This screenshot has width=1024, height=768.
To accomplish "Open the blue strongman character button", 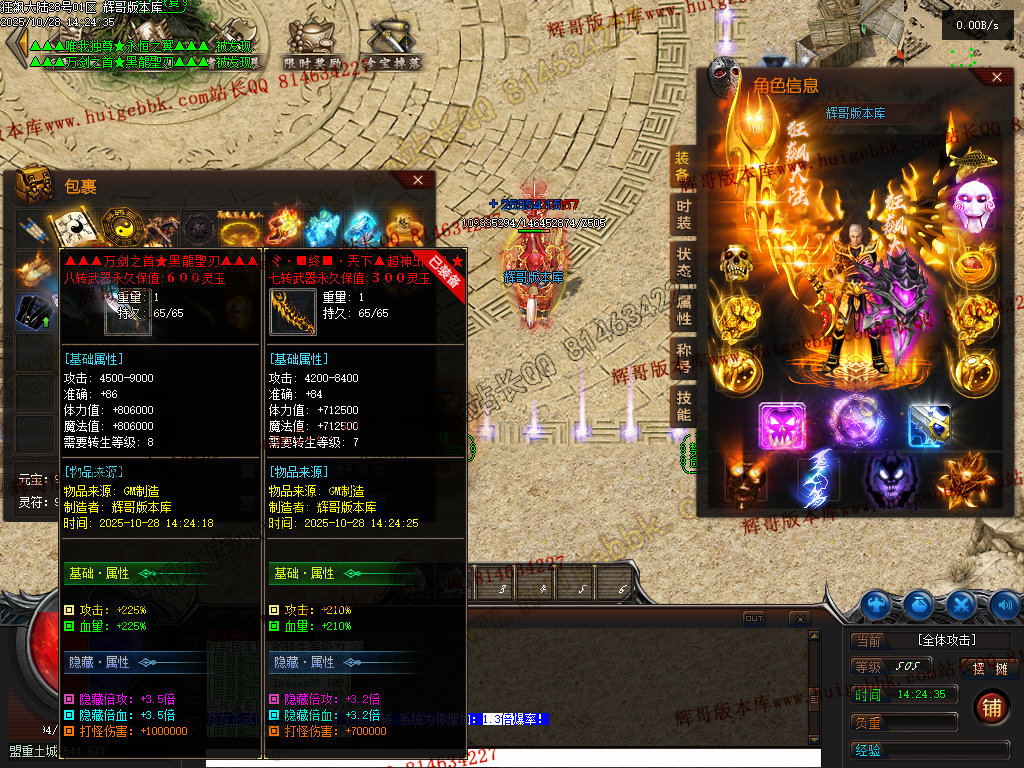I will (876, 604).
